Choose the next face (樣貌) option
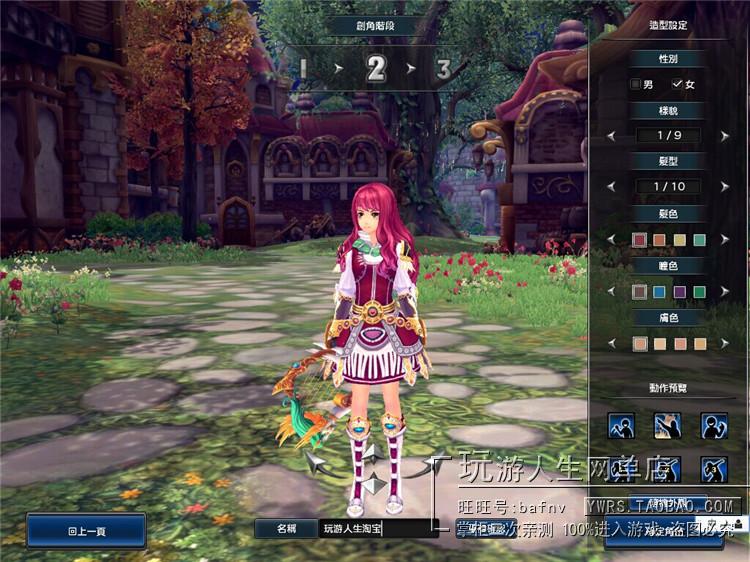This screenshot has width=750, height=562. 726,135
